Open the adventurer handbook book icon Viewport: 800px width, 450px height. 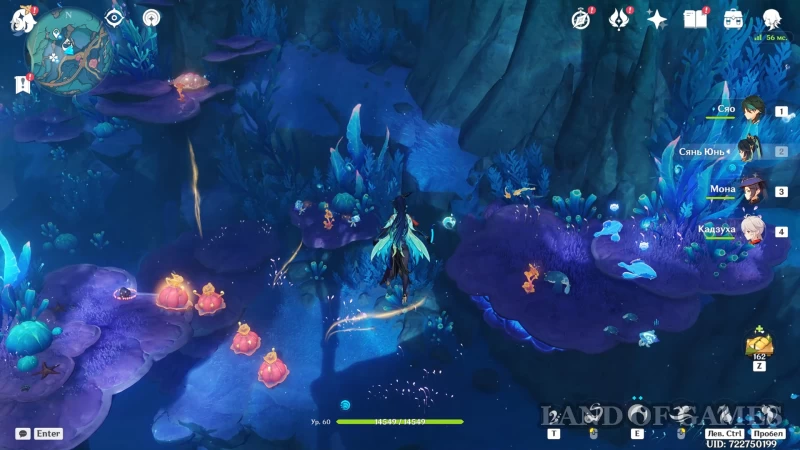tap(695, 19)
